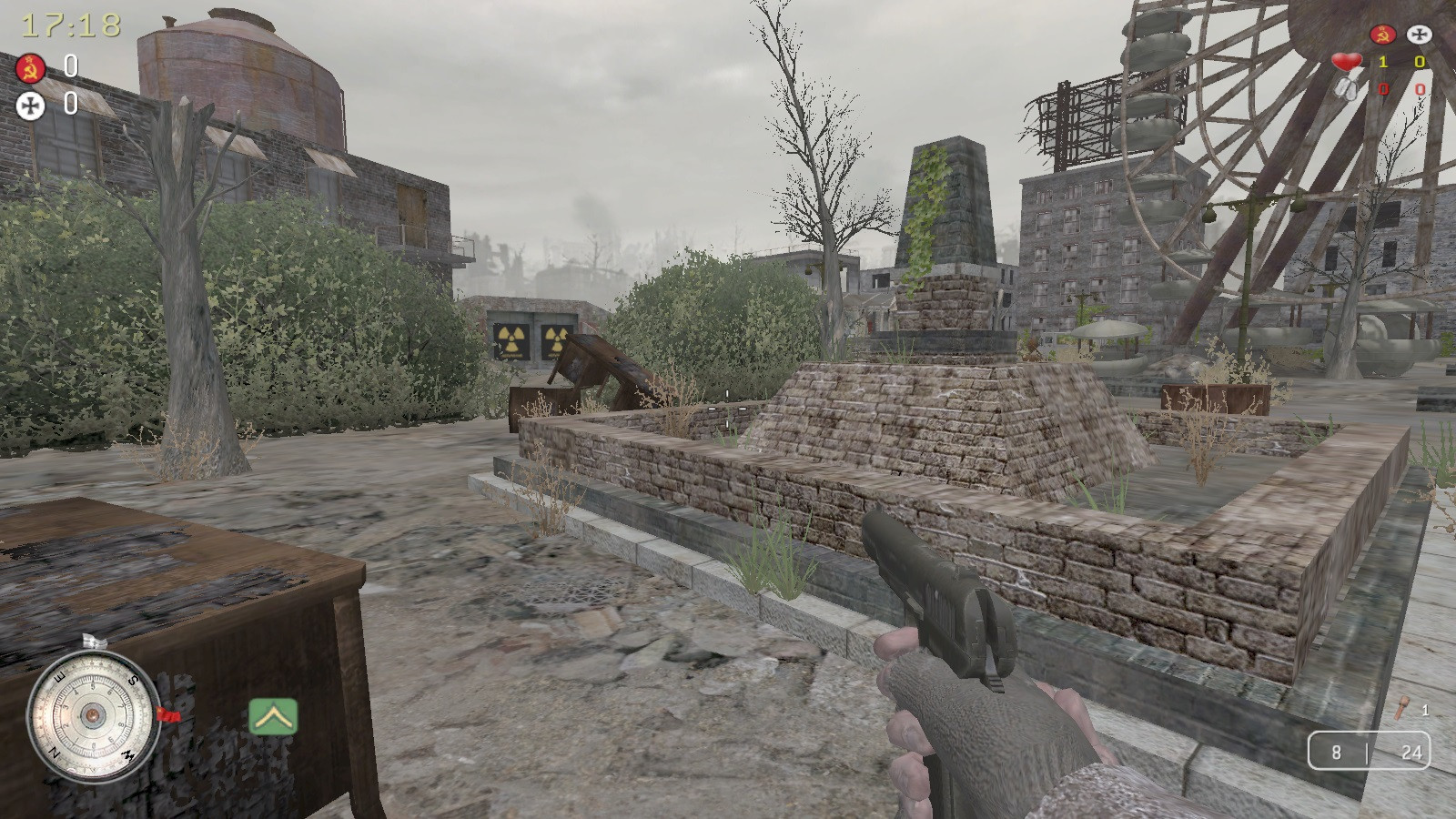Image resolution: width=1456 pixels, height=819 pixels.
Task: Click the Iron Cross team icon below it
Action: coord(30,105)
